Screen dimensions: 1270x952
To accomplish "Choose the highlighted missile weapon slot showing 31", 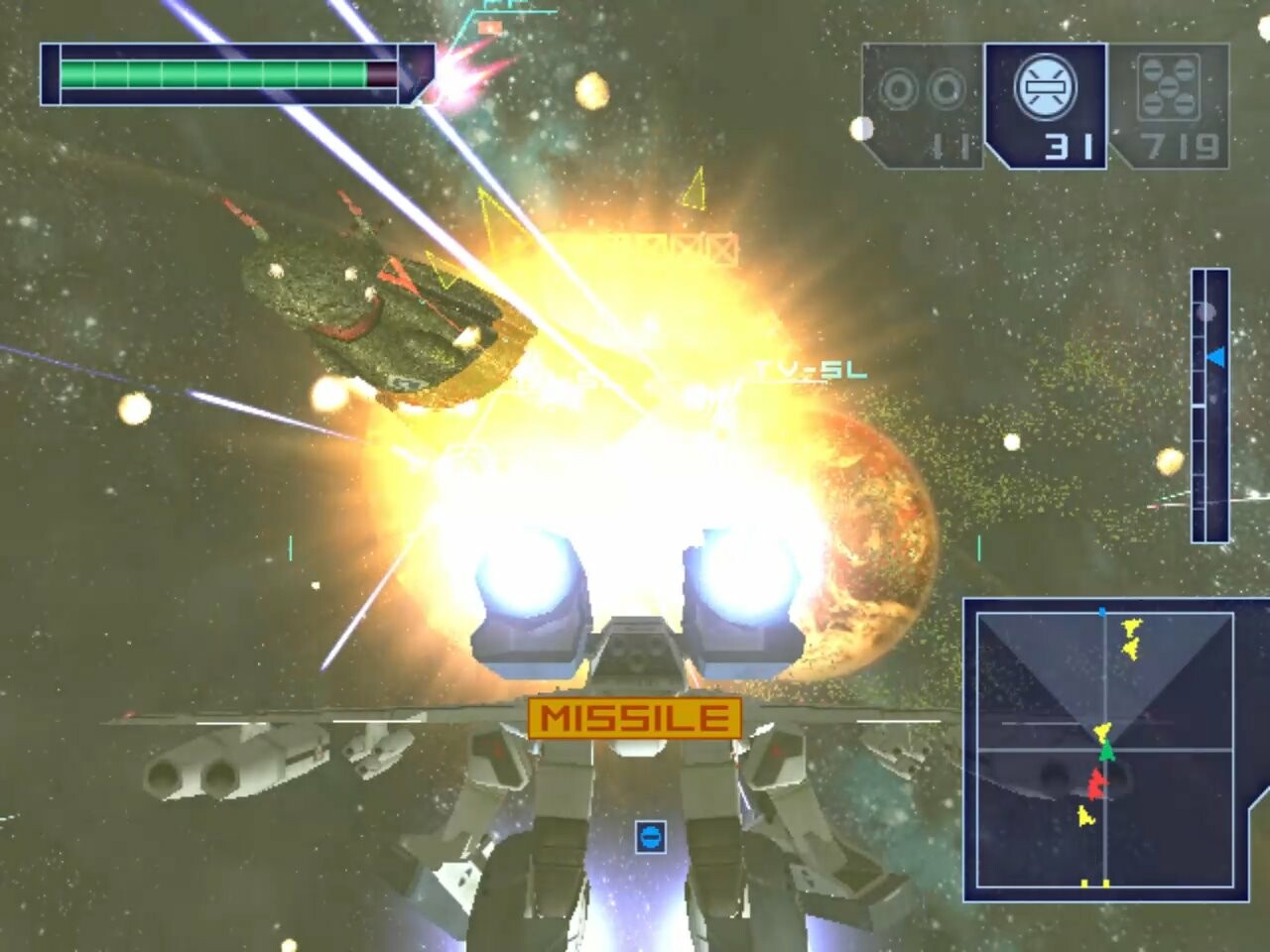I will (1046, 106).
